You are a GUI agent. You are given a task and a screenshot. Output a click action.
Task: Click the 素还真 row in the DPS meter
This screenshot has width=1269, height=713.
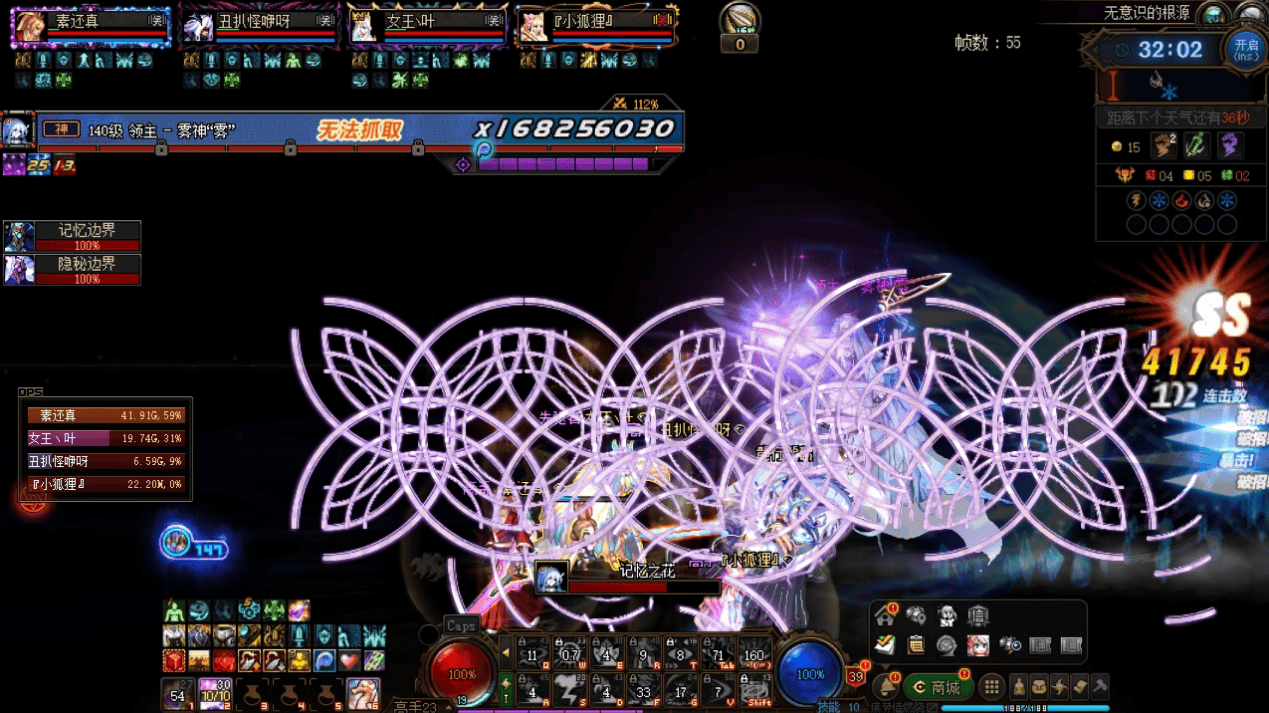tap(106, 415)
